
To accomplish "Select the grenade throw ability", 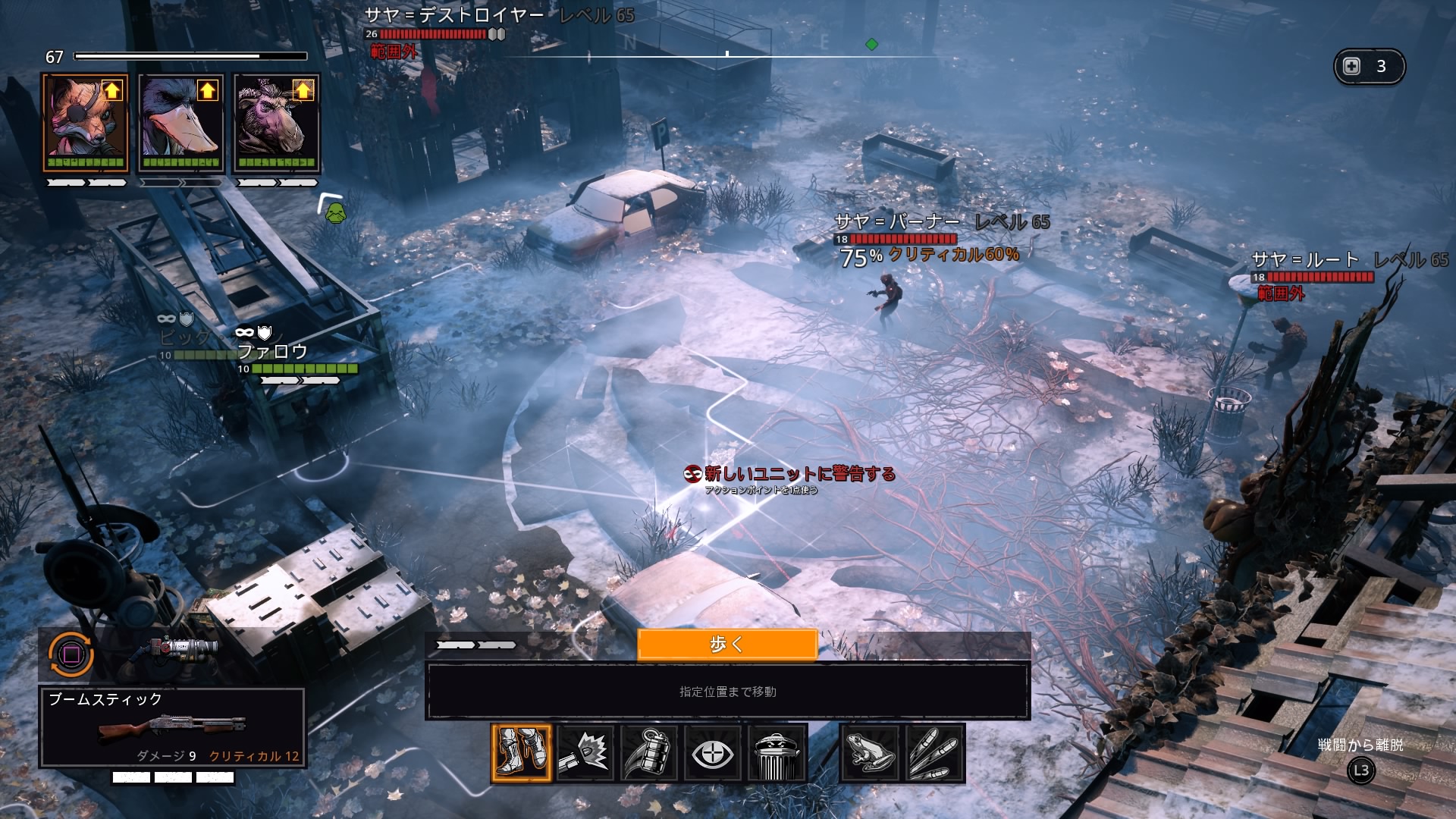I will tap(648, 752).
